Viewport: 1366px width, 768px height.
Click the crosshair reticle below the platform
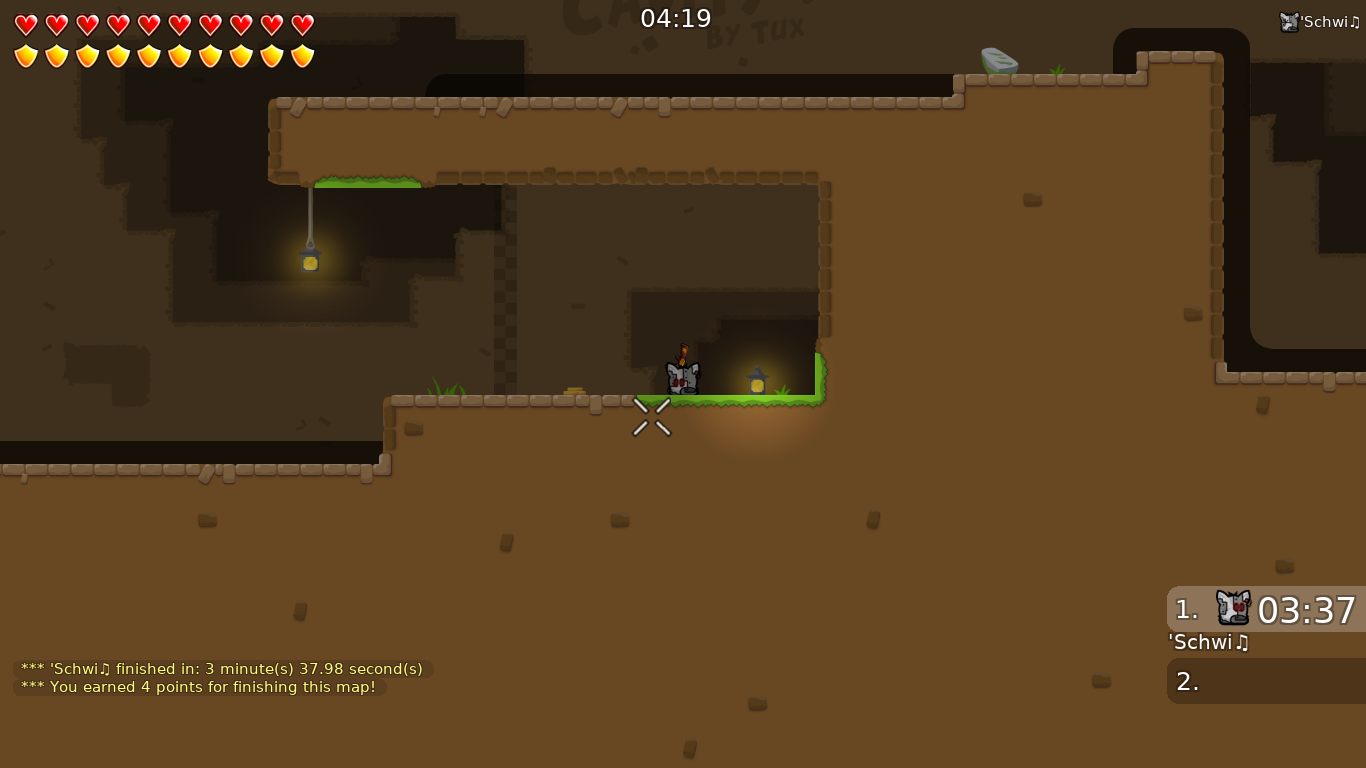tap(652, 417)
